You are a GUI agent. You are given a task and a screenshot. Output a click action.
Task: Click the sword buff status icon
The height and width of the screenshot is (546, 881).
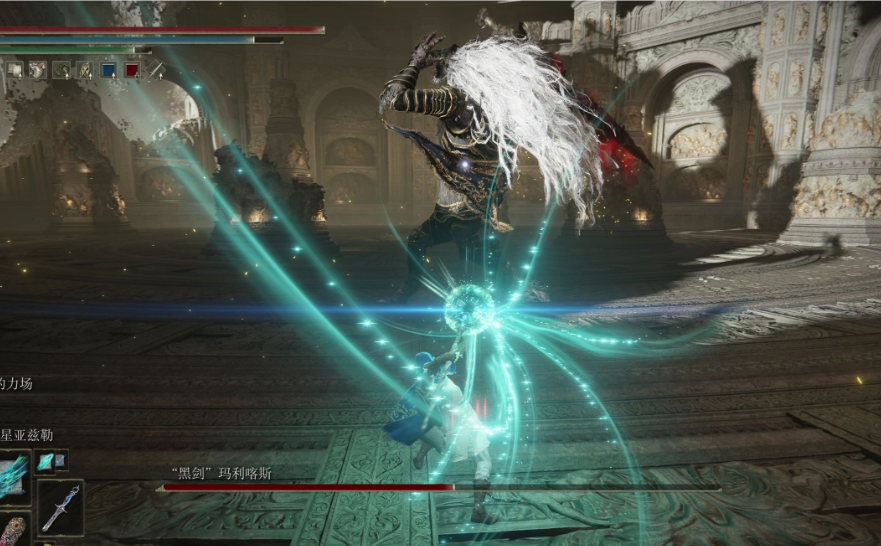point(156,70)
